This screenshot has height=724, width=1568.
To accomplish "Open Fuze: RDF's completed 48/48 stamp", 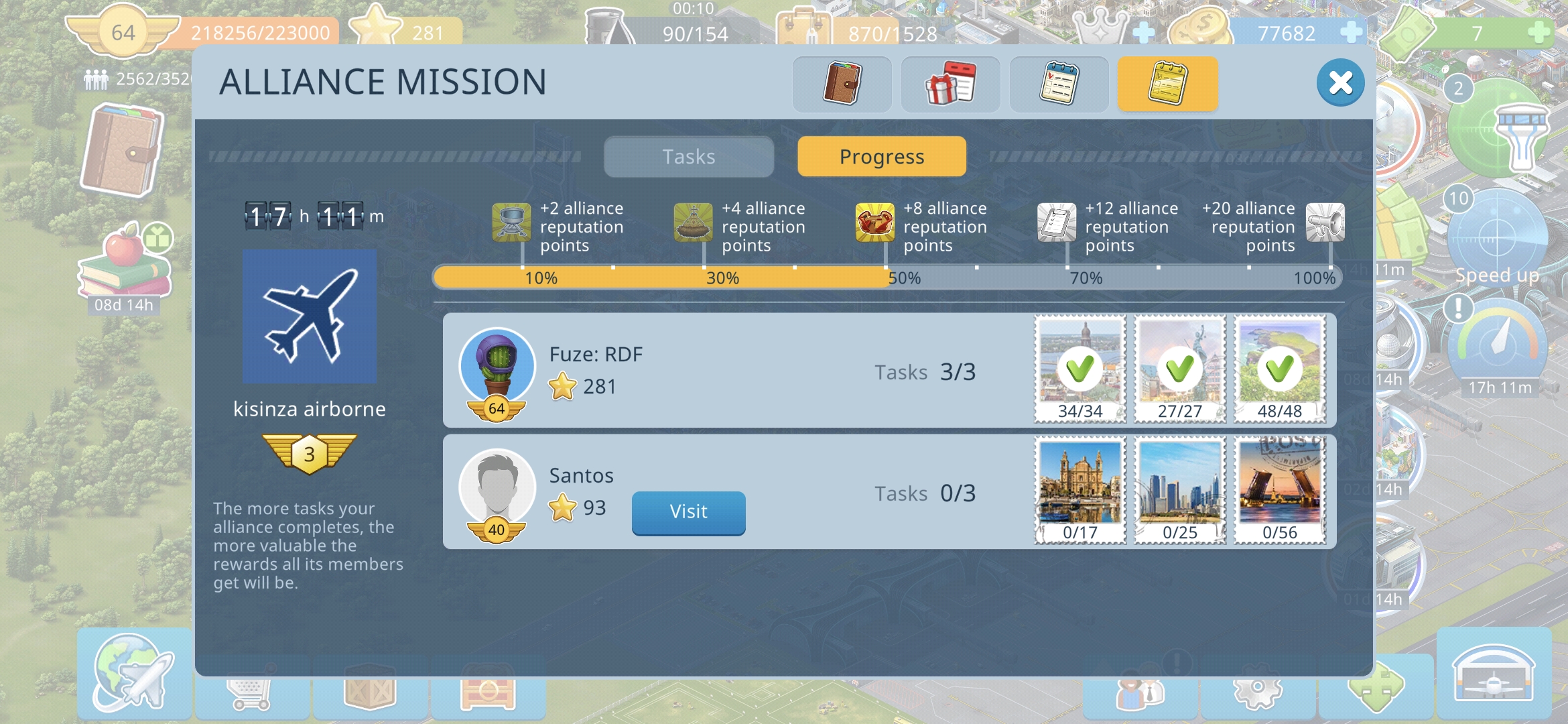I will point(1280,369).
